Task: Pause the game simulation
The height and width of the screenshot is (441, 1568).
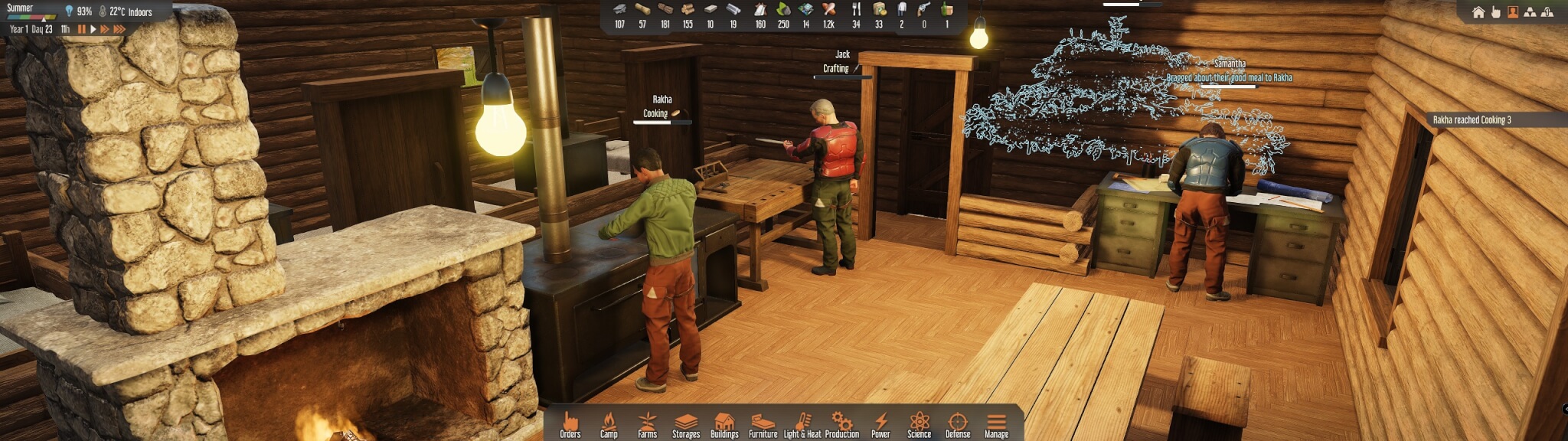Action: (81, 29)
